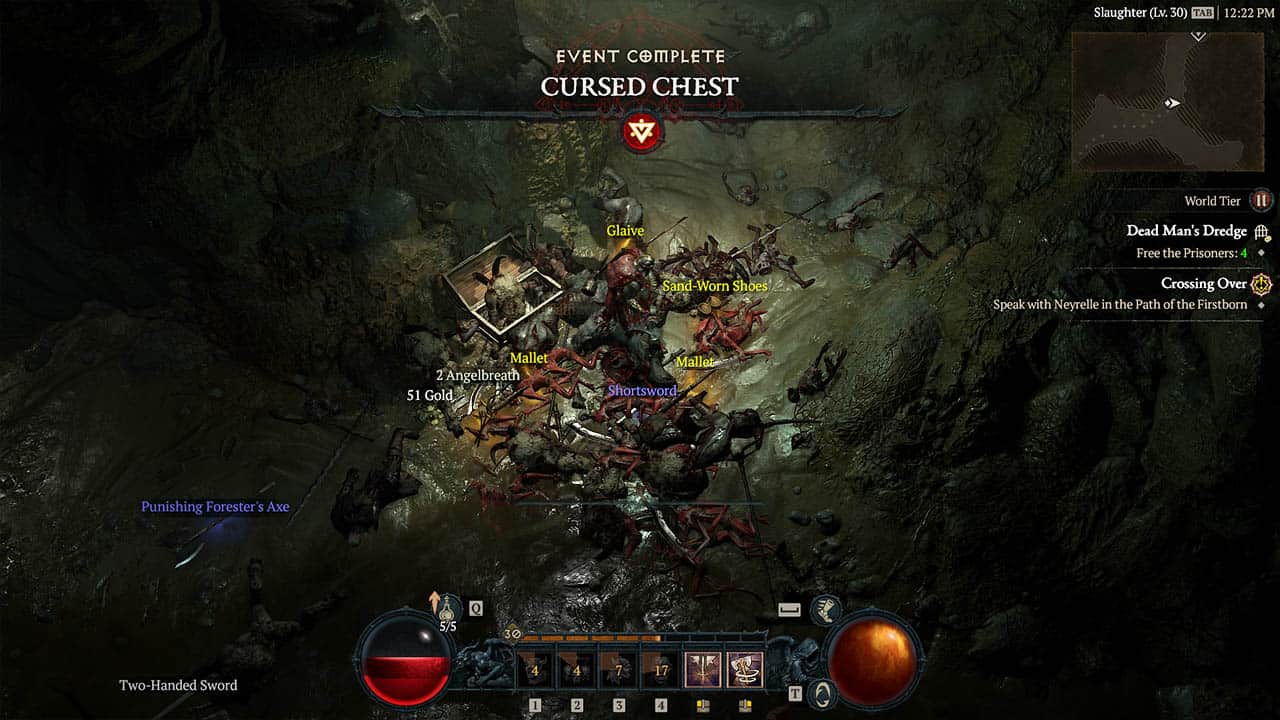Collect the 51 Gold label

coord(430,396)
